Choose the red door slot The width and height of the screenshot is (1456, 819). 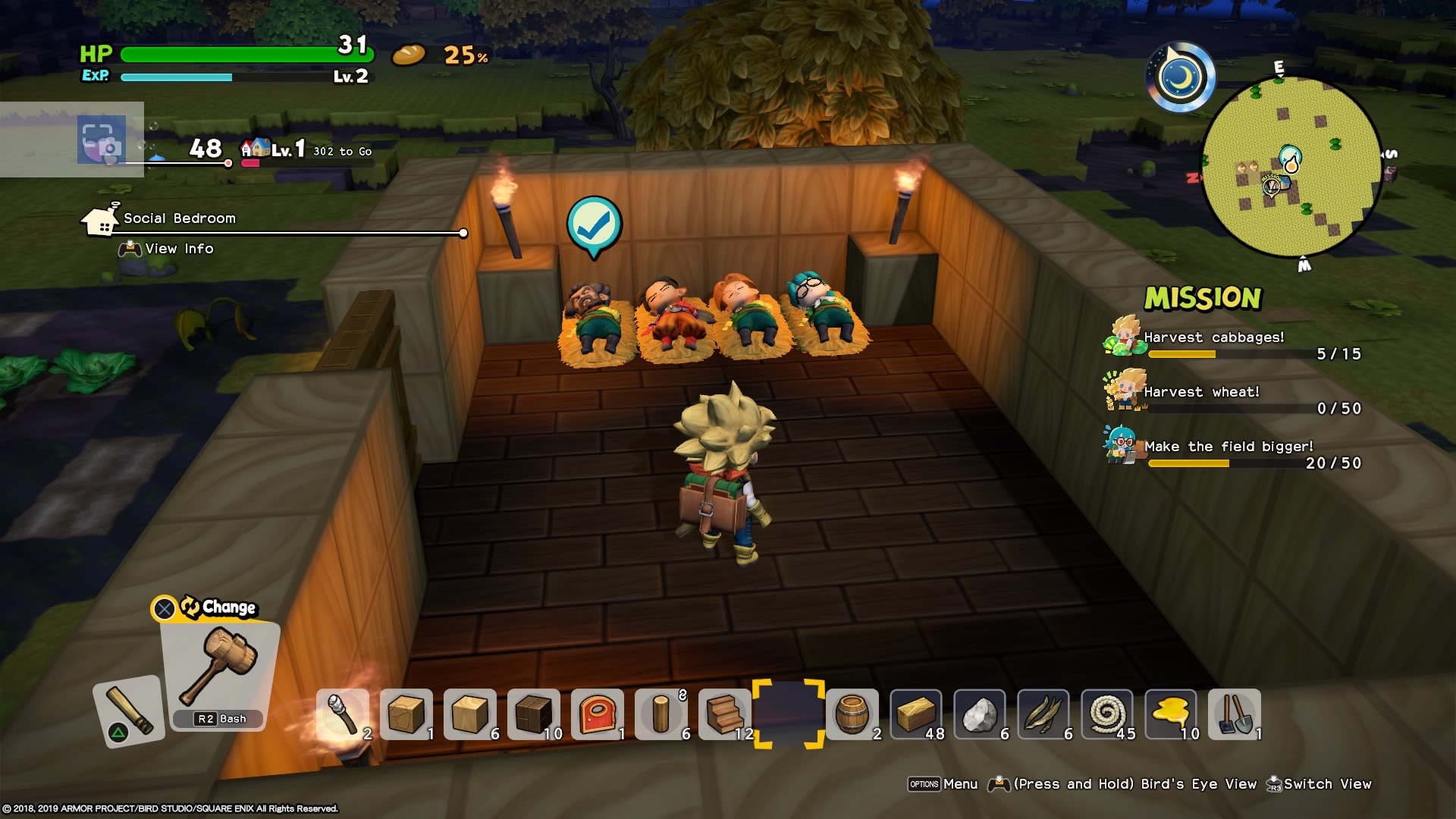(x=598, y=714)
